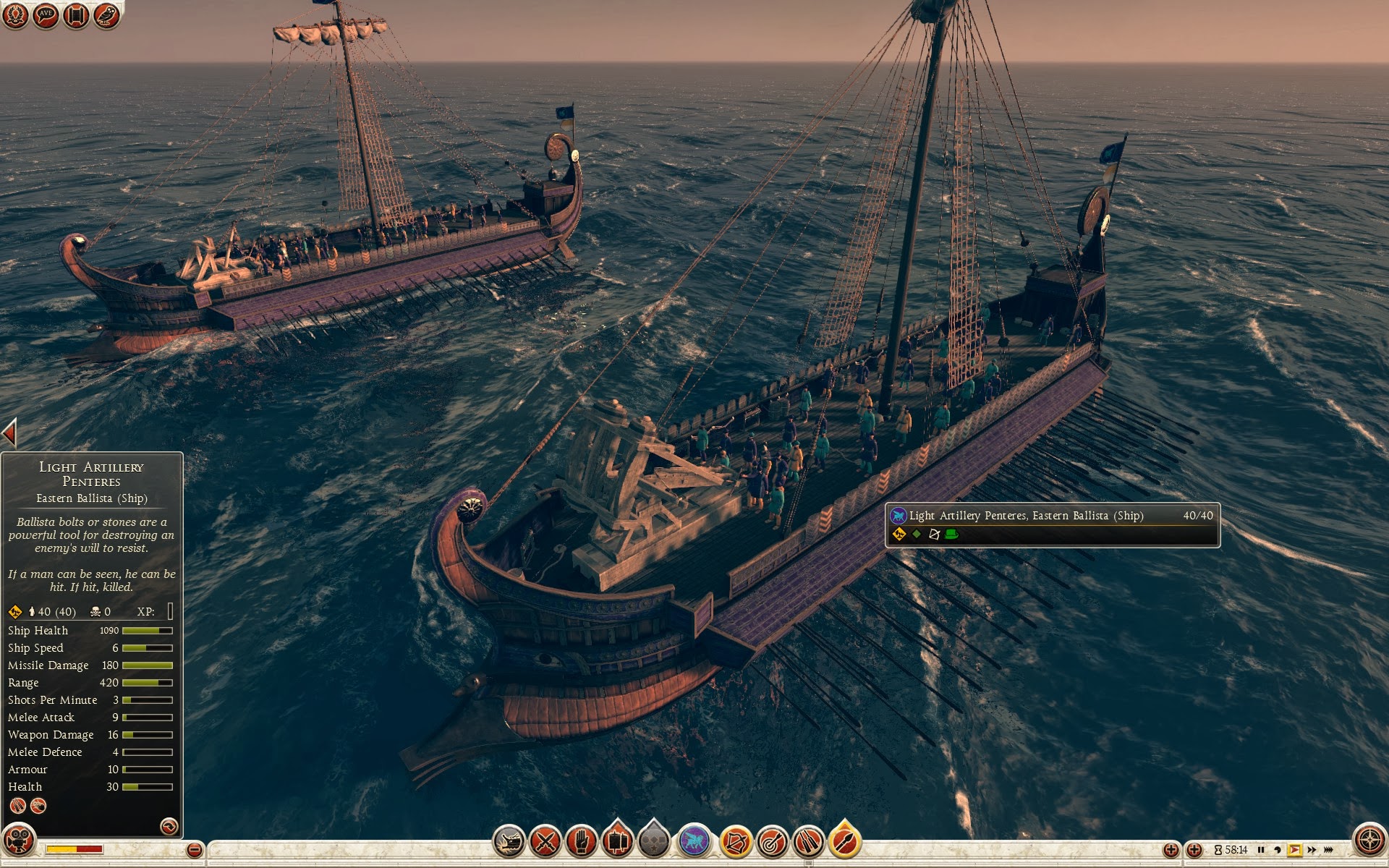
Task: Open the owl advisor icon
Action: tap(106, 15)
